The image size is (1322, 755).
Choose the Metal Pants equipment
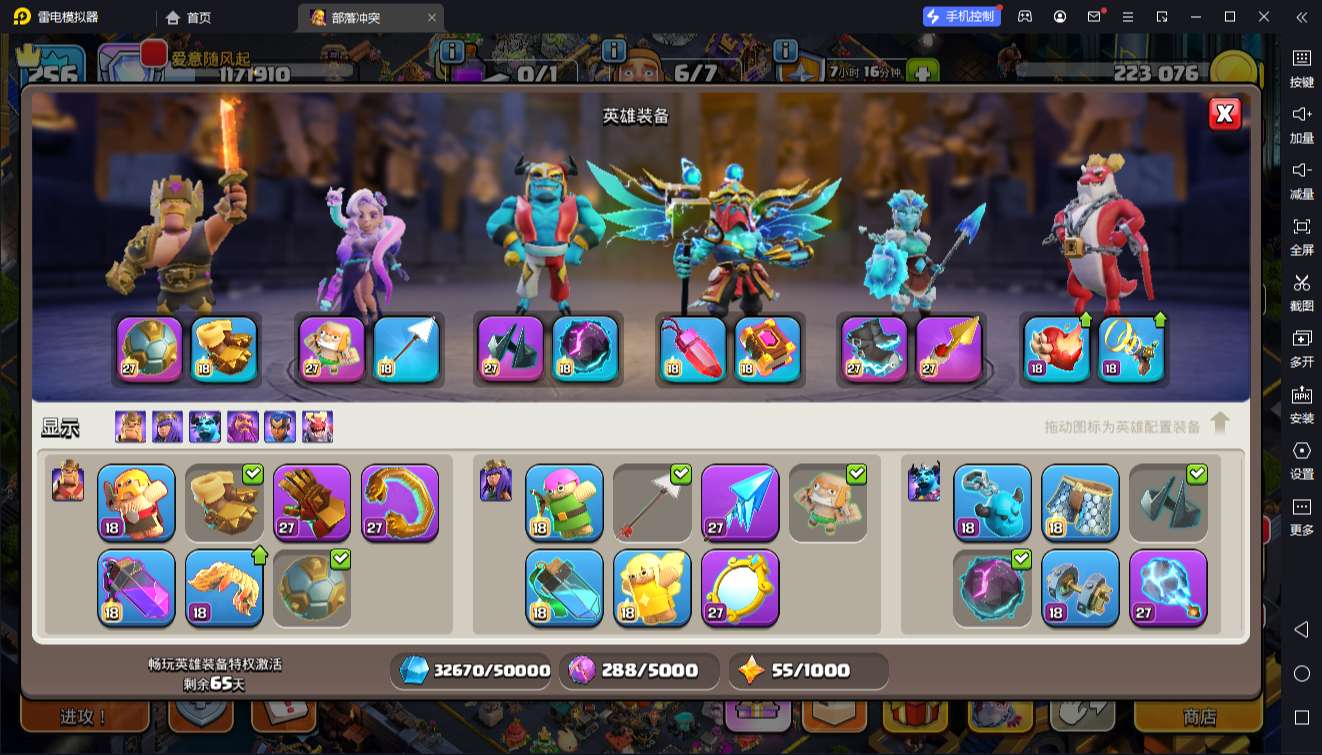[x=1080, y=502]
